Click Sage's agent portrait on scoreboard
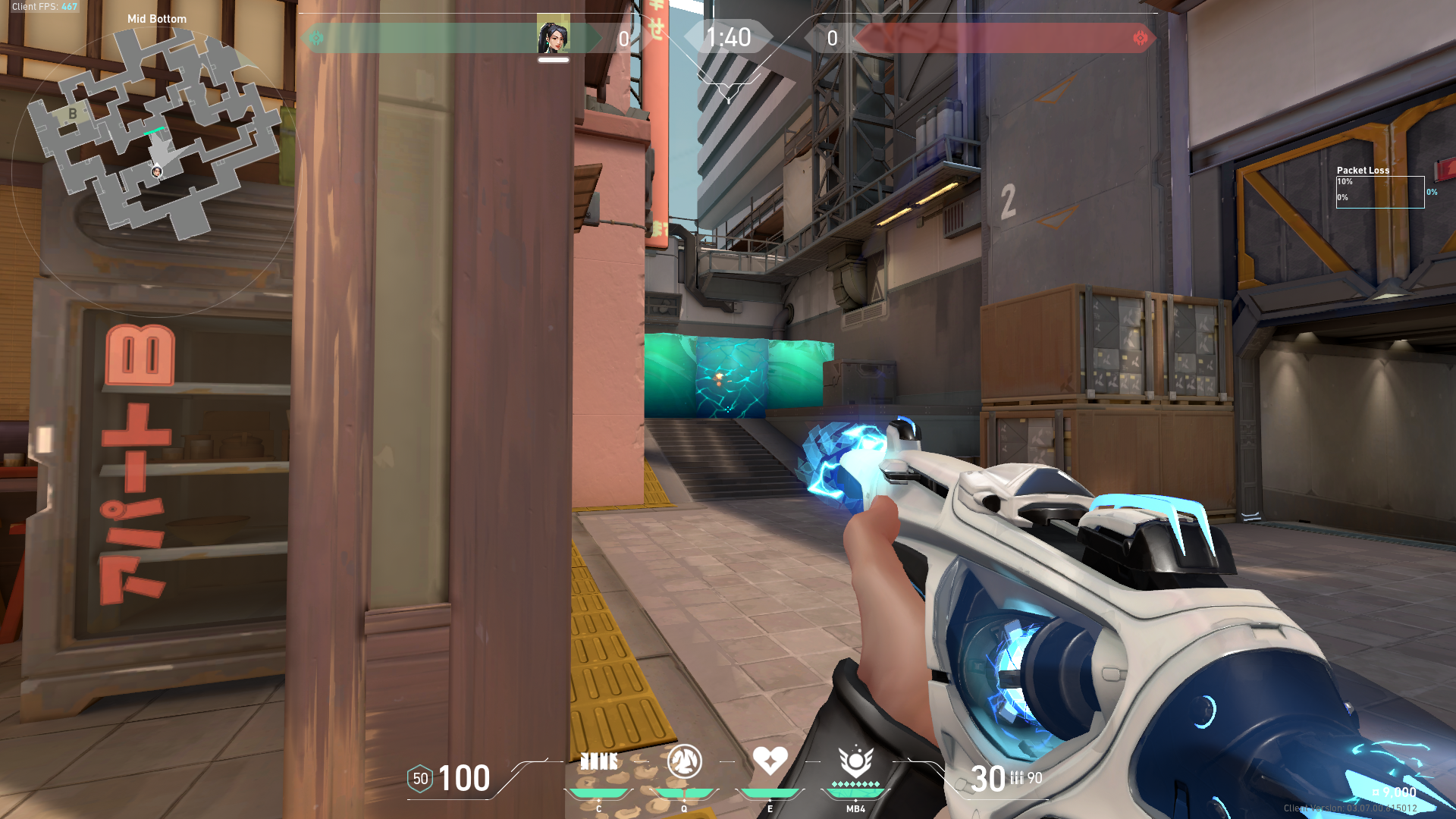1456x819 pixels. [x=554, y=36]
